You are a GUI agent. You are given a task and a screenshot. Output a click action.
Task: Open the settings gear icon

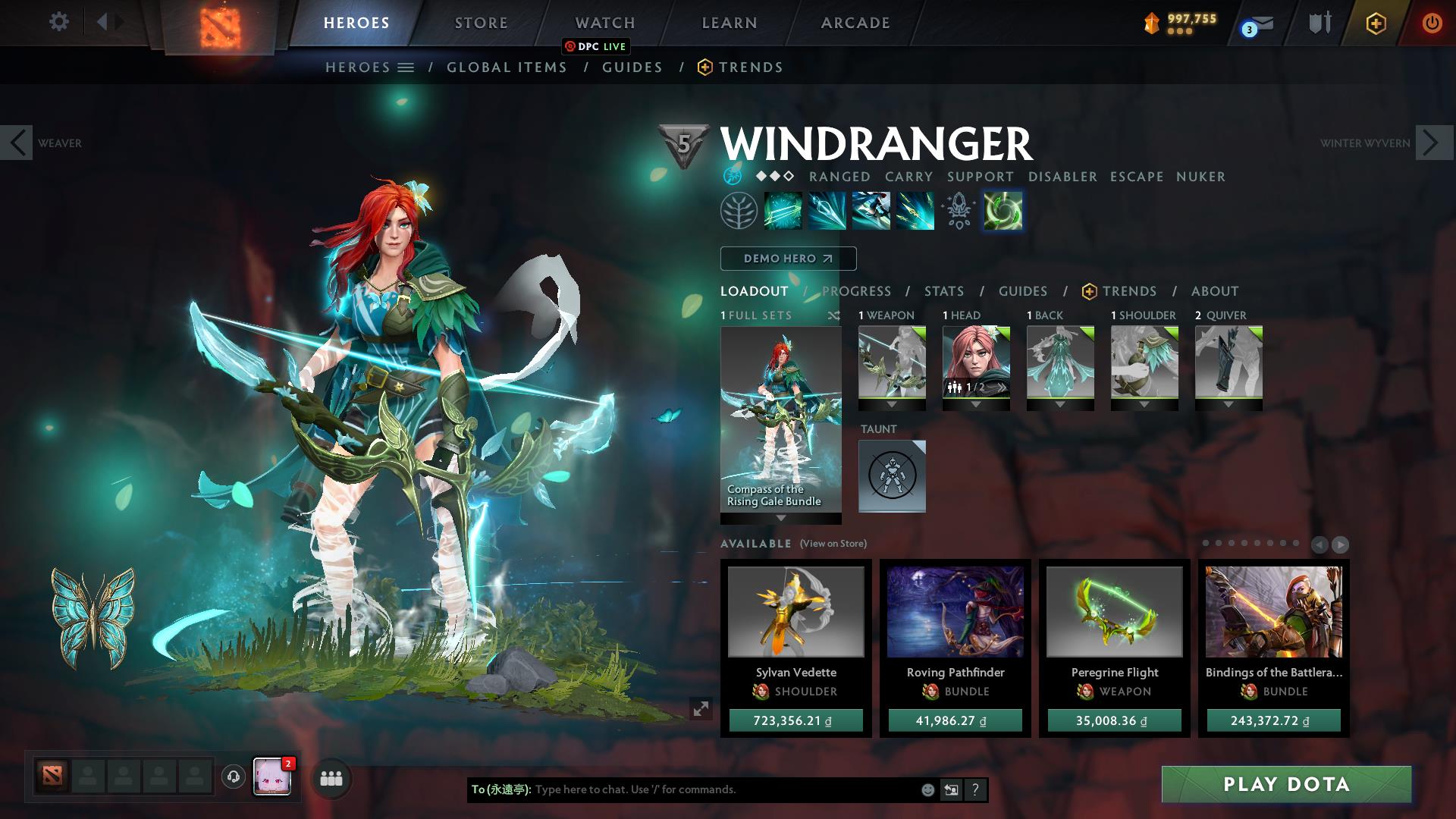tap(58, 22)
